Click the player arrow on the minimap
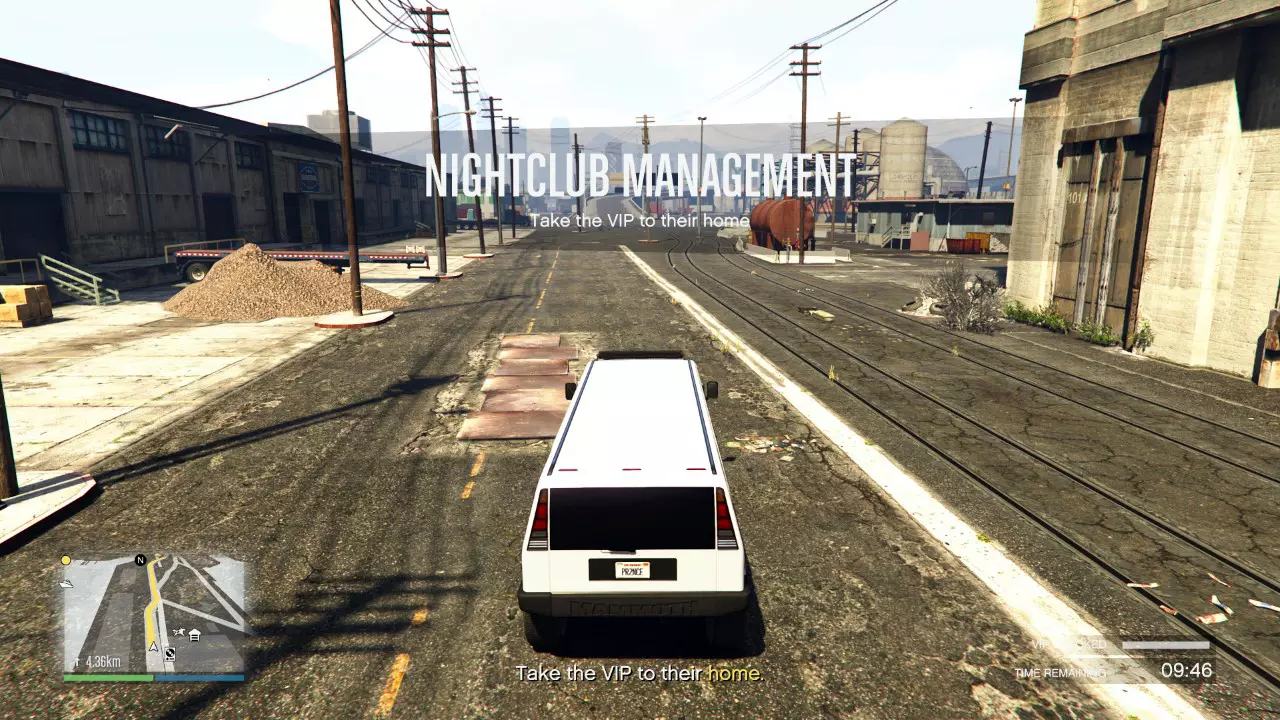1280x720 pixels. [x=153, y=647]
